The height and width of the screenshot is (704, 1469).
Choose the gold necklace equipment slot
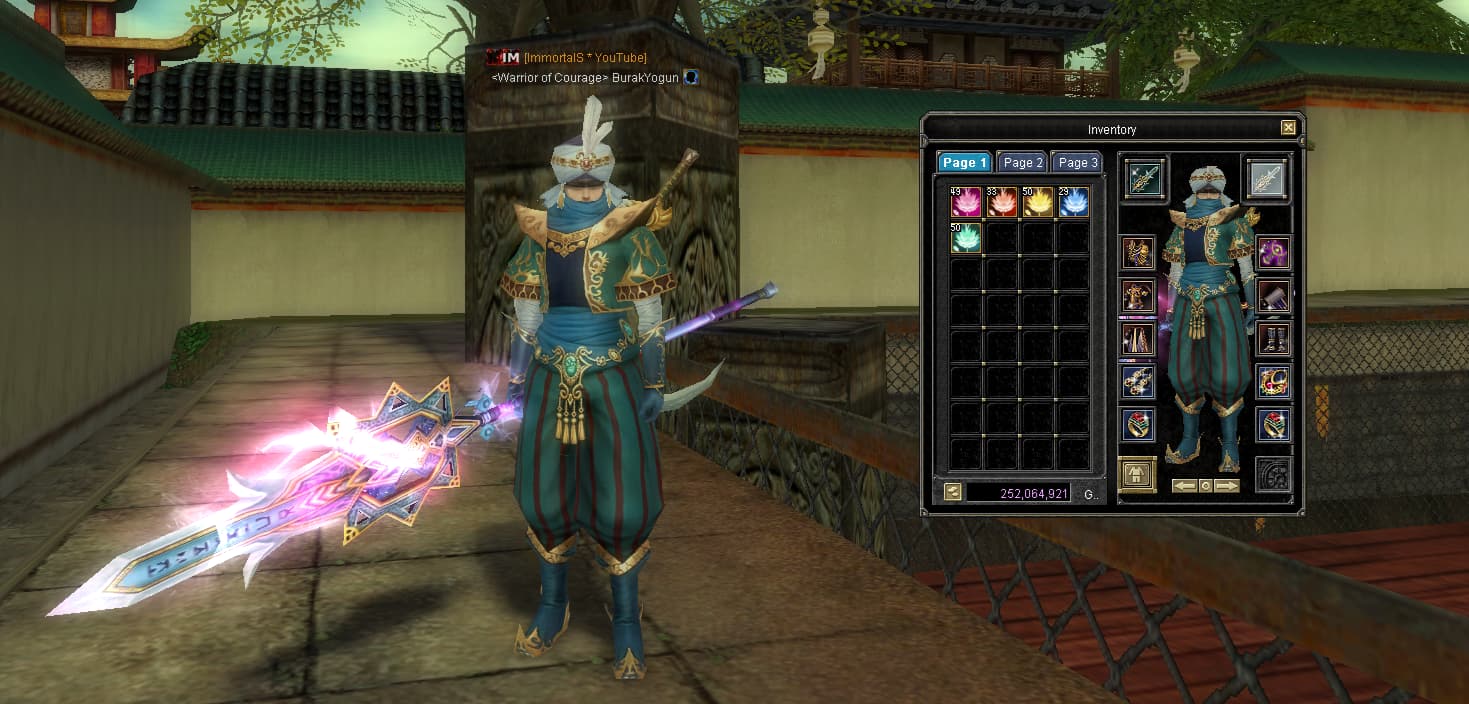pyautogui.click(x=1274, y=381)
